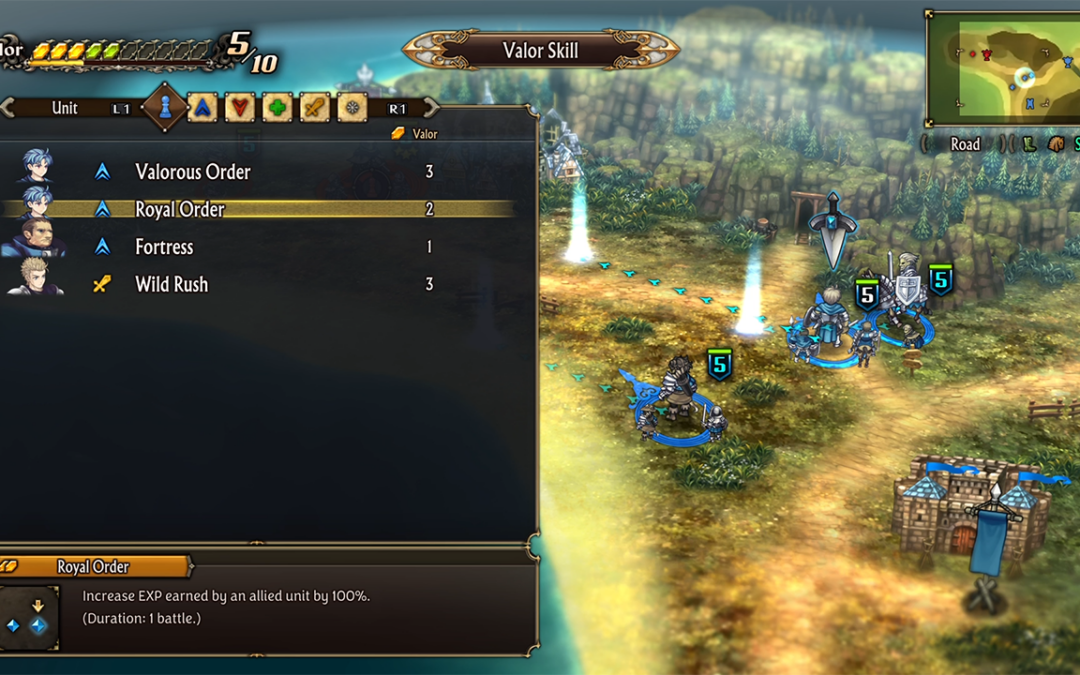Open the orange sword attack skills tab
The image size is (1080, 675).
(314, 108)
